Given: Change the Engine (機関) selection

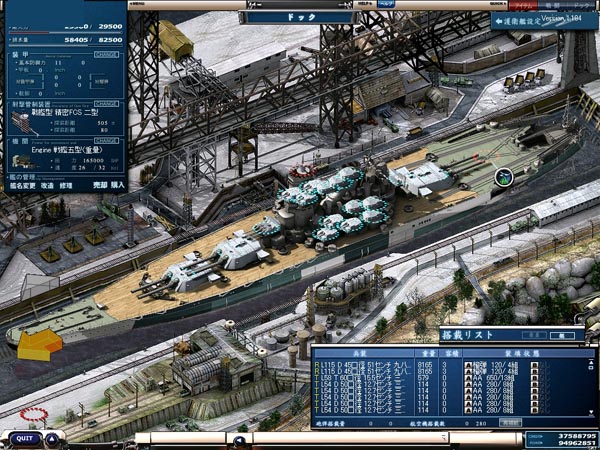Looking at the screenshot, I should (x=106, y=141).
